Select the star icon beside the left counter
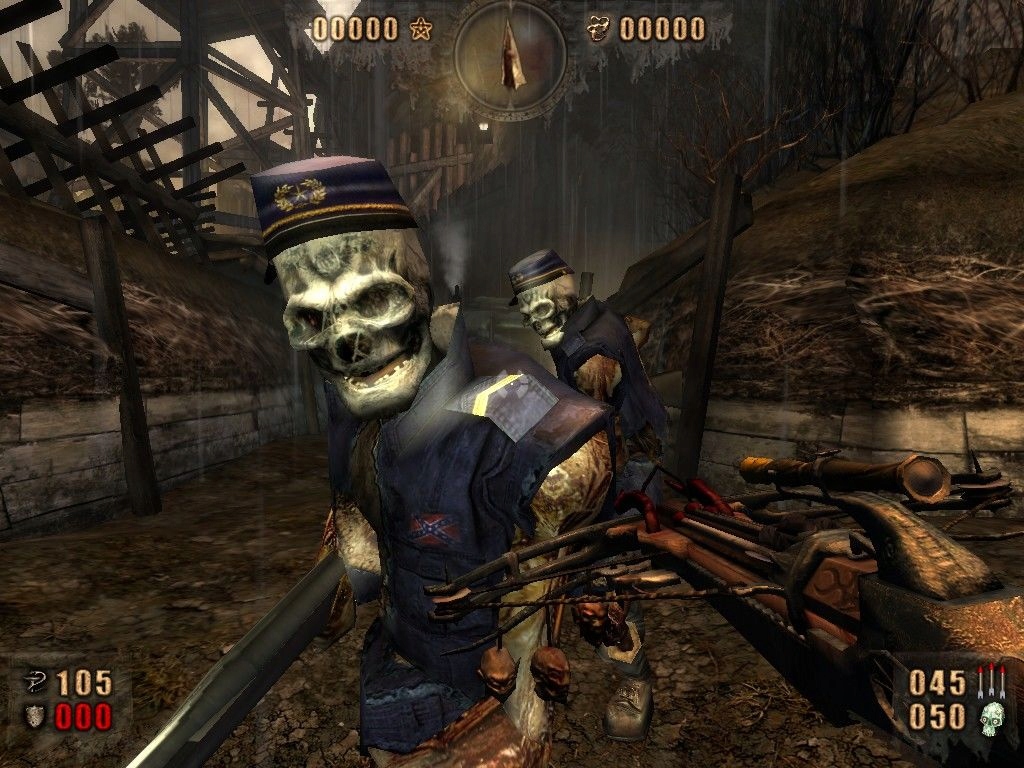This screenshot has height=768, width=1024. [418, 29]
